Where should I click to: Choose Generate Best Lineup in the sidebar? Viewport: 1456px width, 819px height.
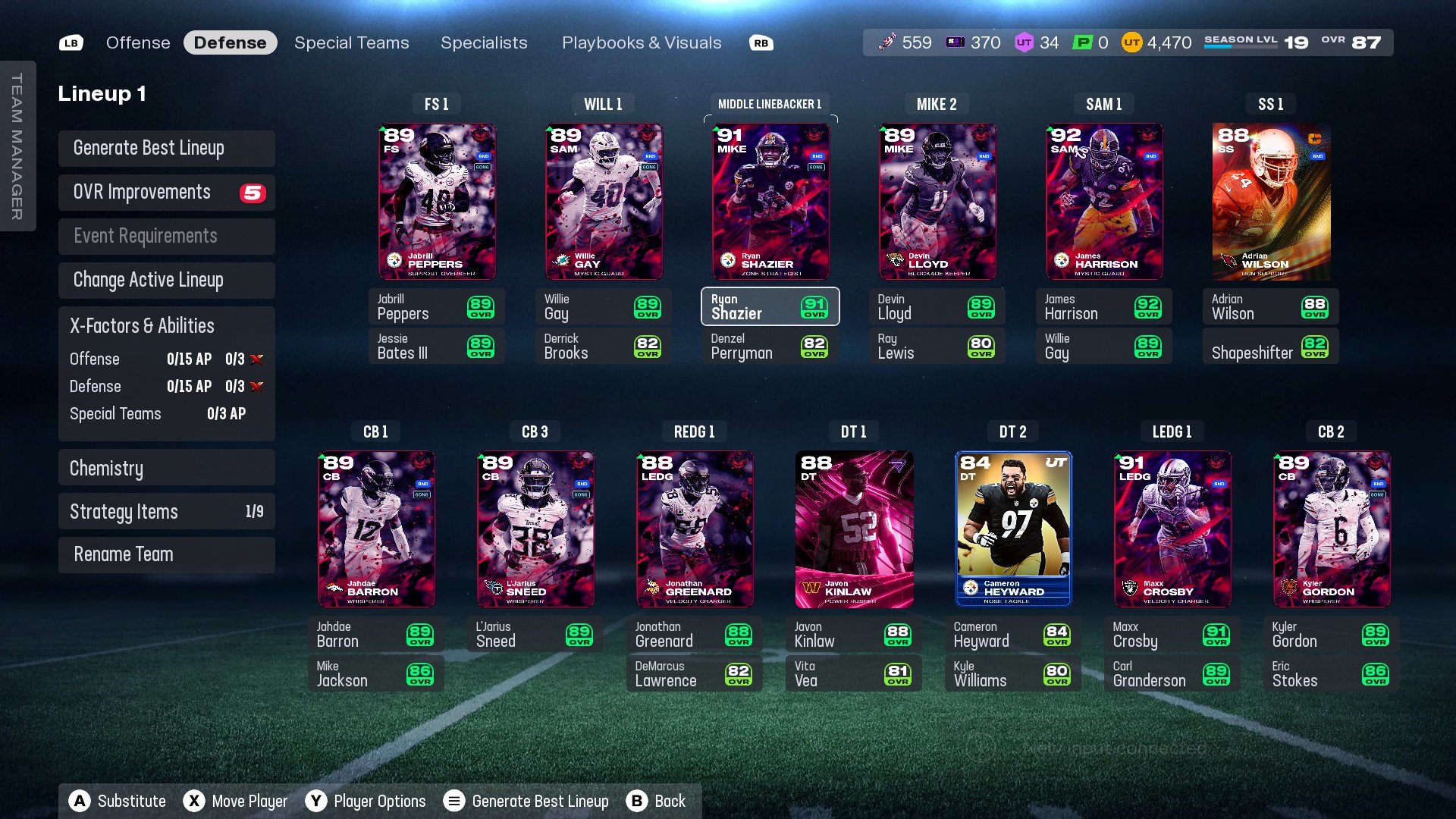pyautogui.click(x=166, y=148)
